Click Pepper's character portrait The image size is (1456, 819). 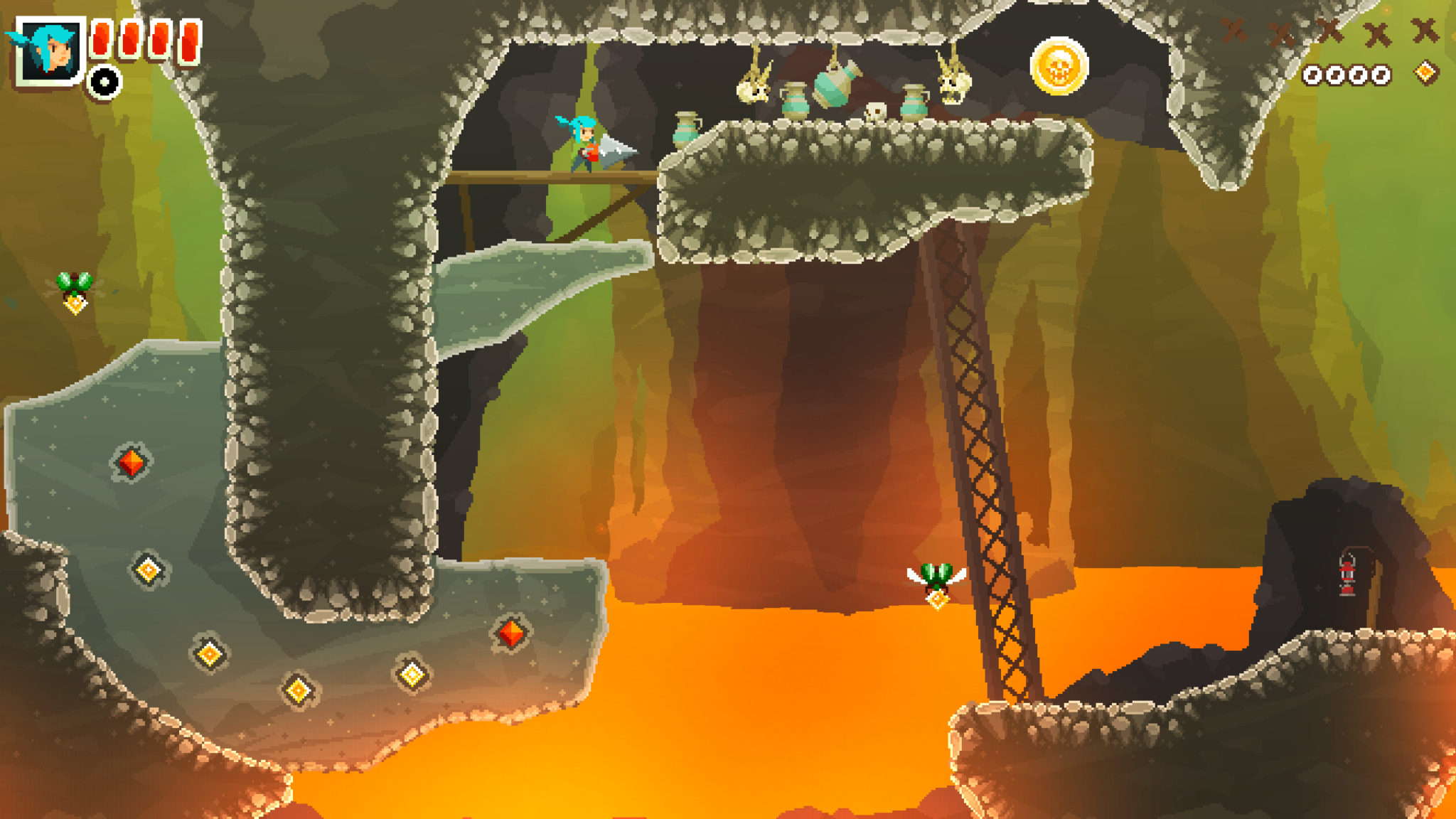click(48, 51)
